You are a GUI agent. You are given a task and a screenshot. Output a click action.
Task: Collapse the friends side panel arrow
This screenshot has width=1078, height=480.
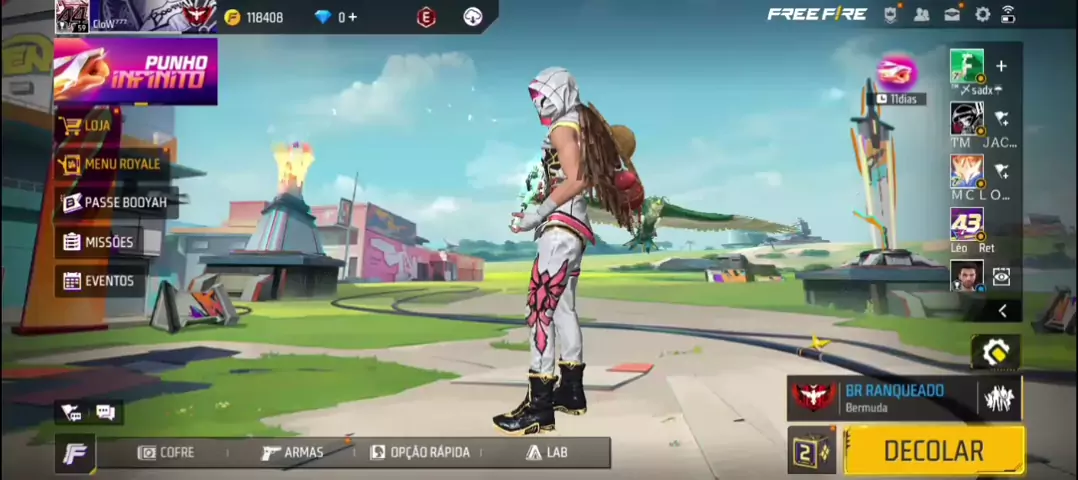click(1002, 311)
